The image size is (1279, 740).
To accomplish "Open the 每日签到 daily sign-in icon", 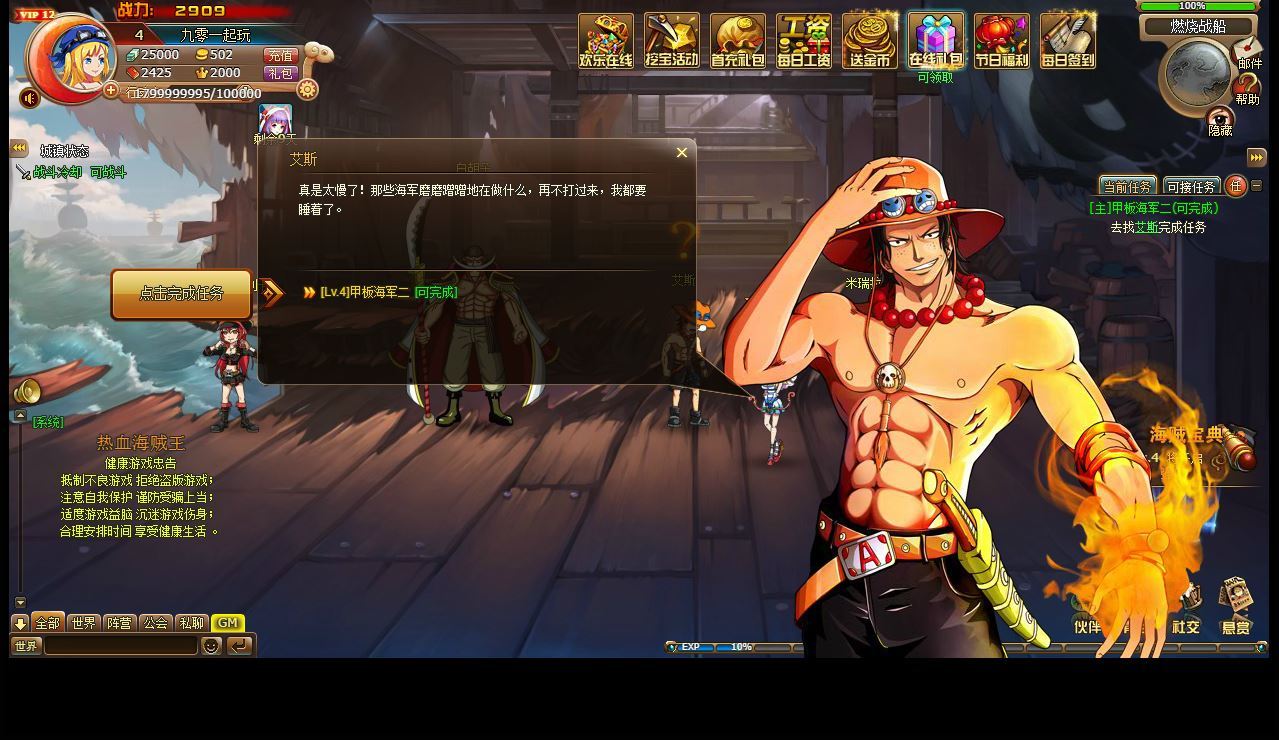I will pos(1068,41).
